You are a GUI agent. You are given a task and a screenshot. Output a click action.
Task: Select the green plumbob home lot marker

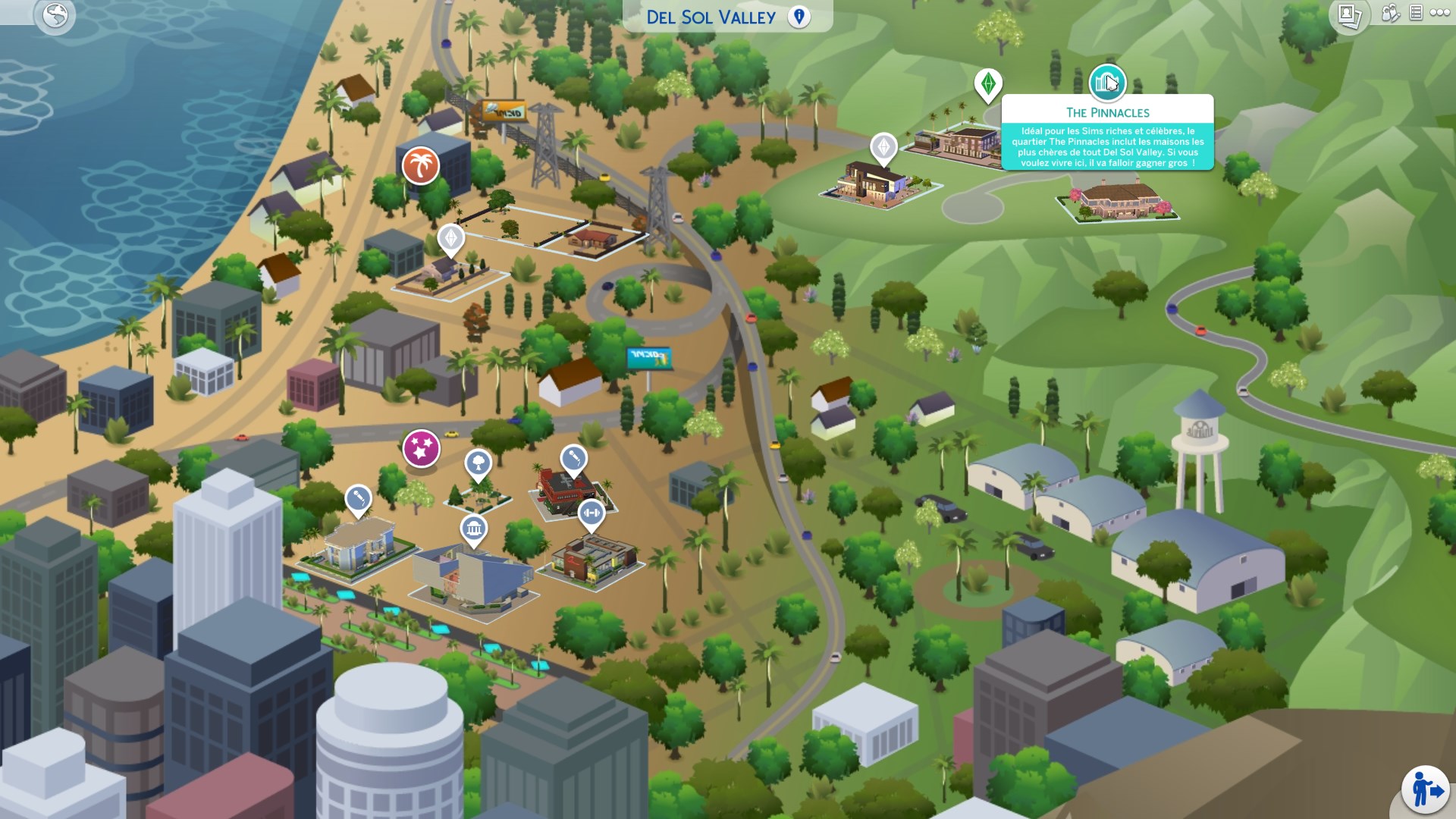987,84
